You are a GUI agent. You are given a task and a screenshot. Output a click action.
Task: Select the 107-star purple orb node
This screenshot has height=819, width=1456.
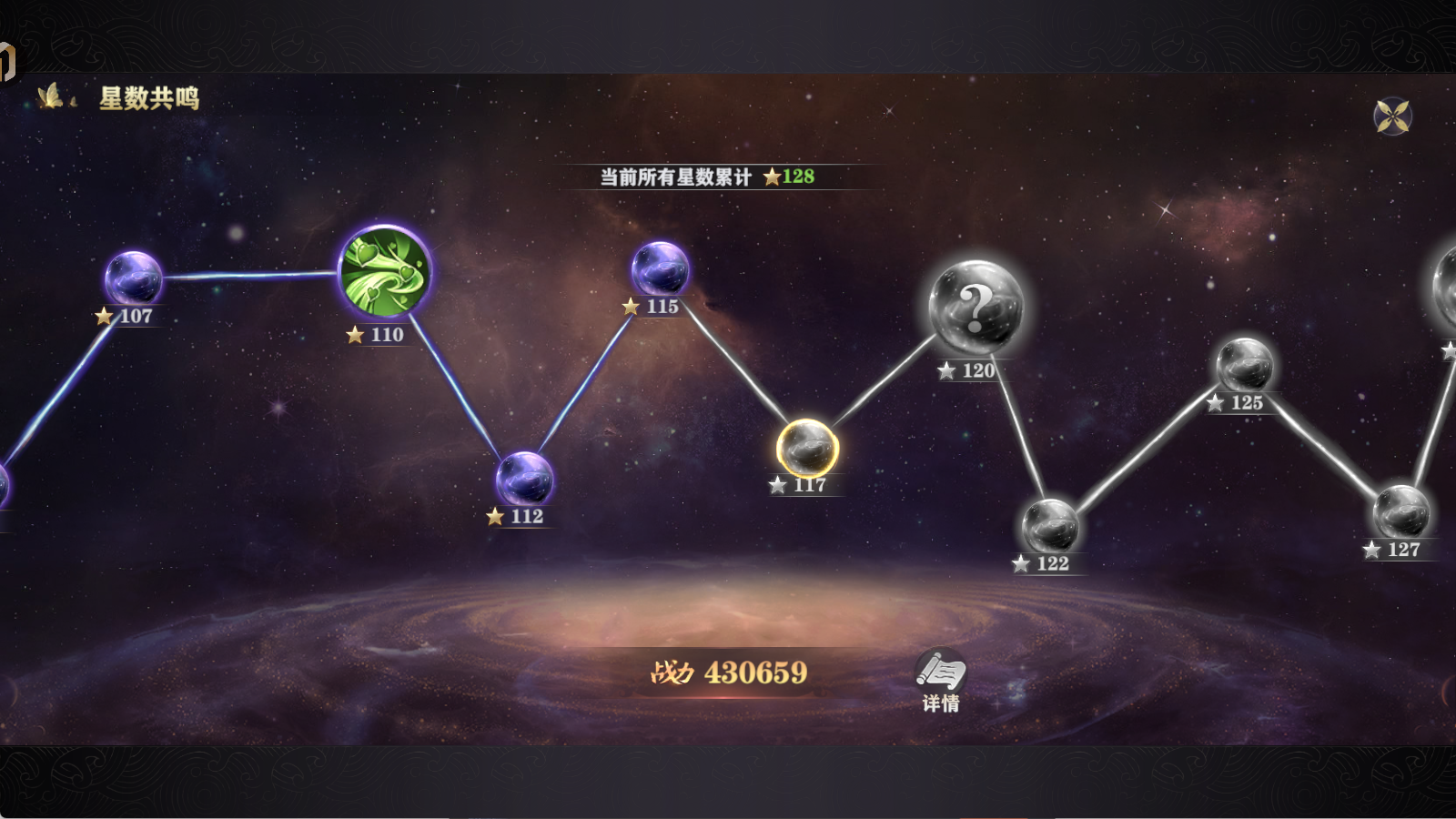tap(133, 278)
